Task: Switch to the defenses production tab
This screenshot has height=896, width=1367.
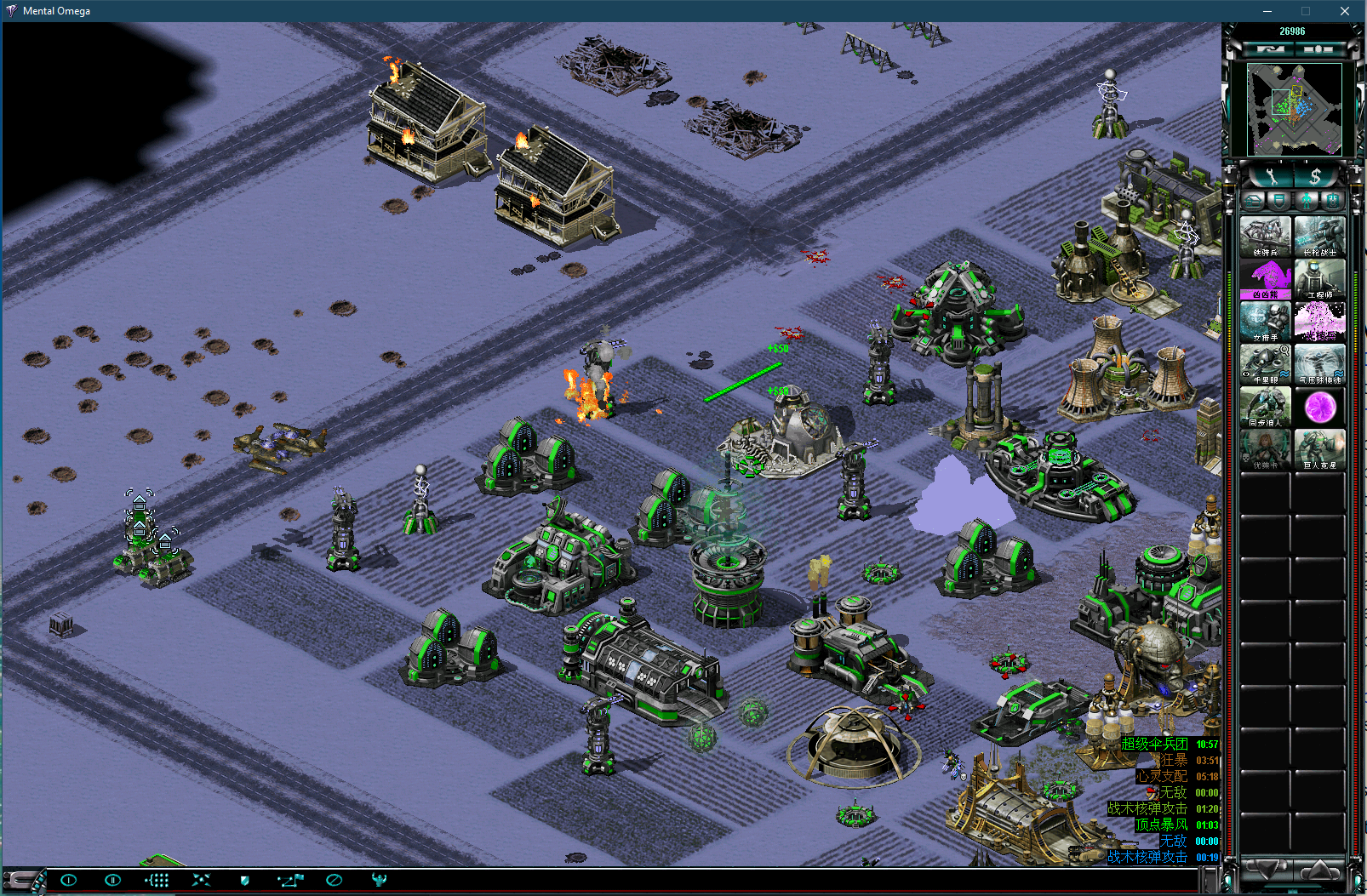Action: click(1279, 201)
